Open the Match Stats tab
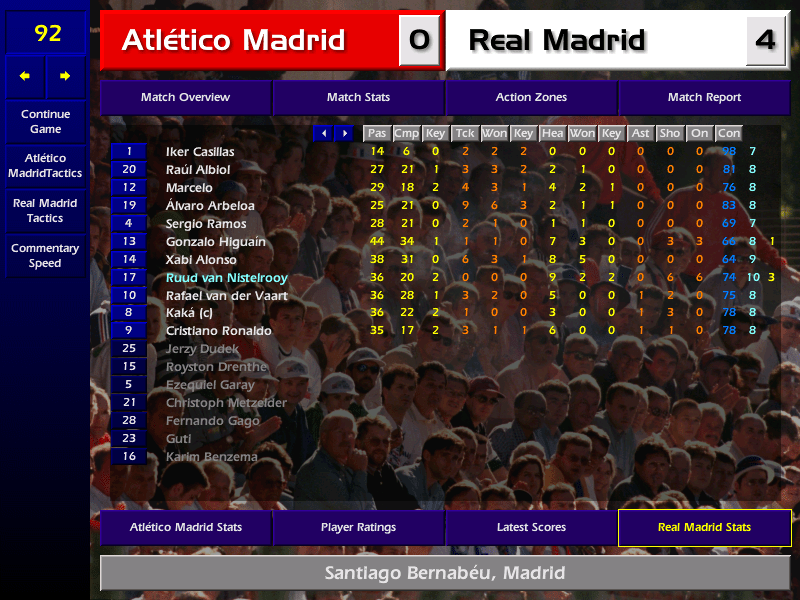 pyautogui.click(x=358, y=98)
